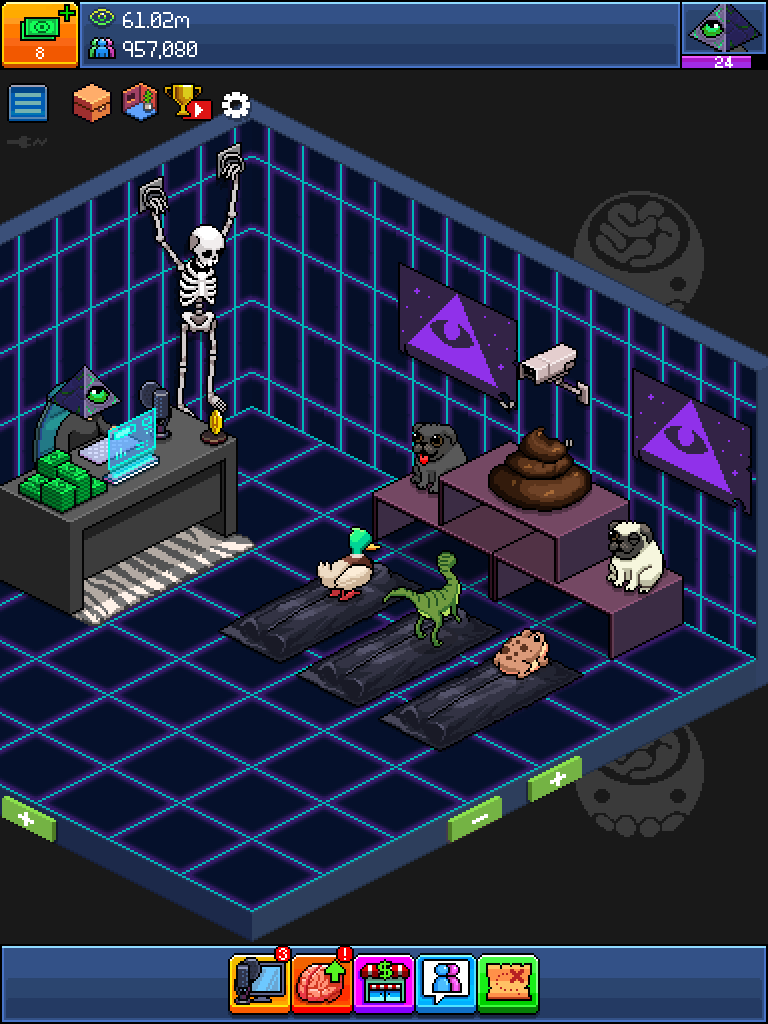Open the trophy and video icon
Viewport: 768px width, 1024px height.
189,101
